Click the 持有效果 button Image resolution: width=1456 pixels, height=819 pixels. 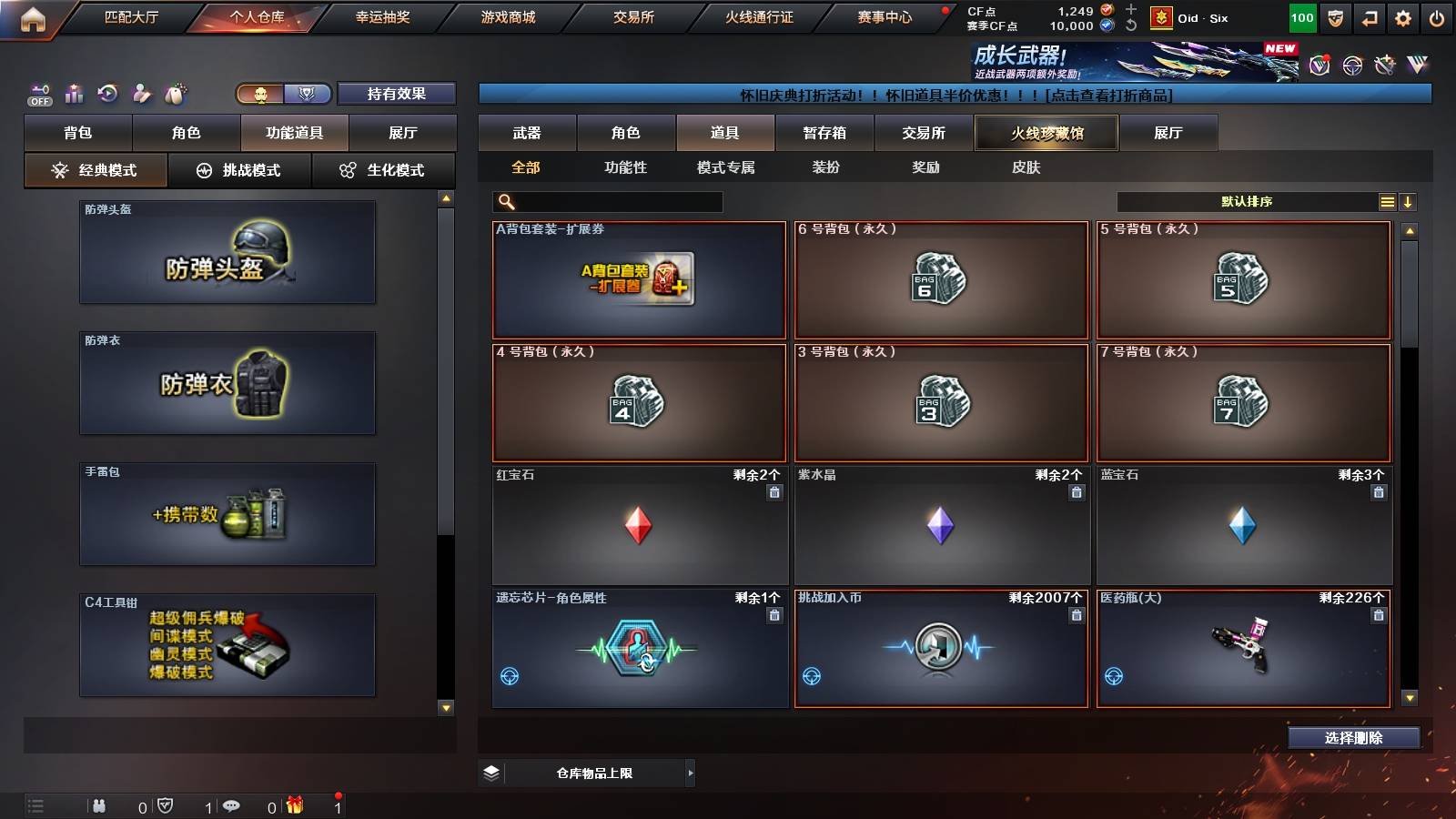(397, 94)
